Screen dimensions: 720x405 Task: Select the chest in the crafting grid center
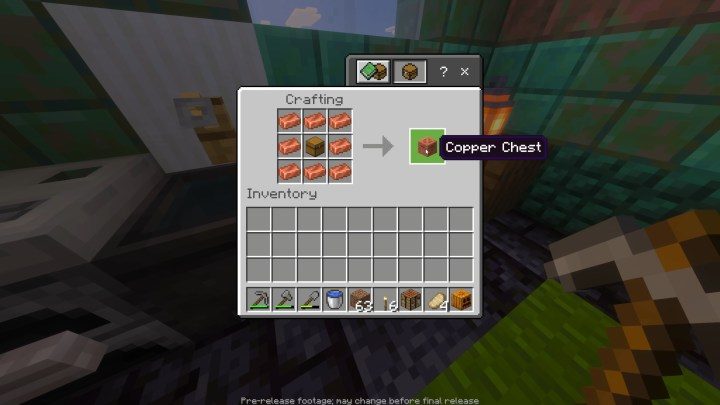[x=315, y=146]
